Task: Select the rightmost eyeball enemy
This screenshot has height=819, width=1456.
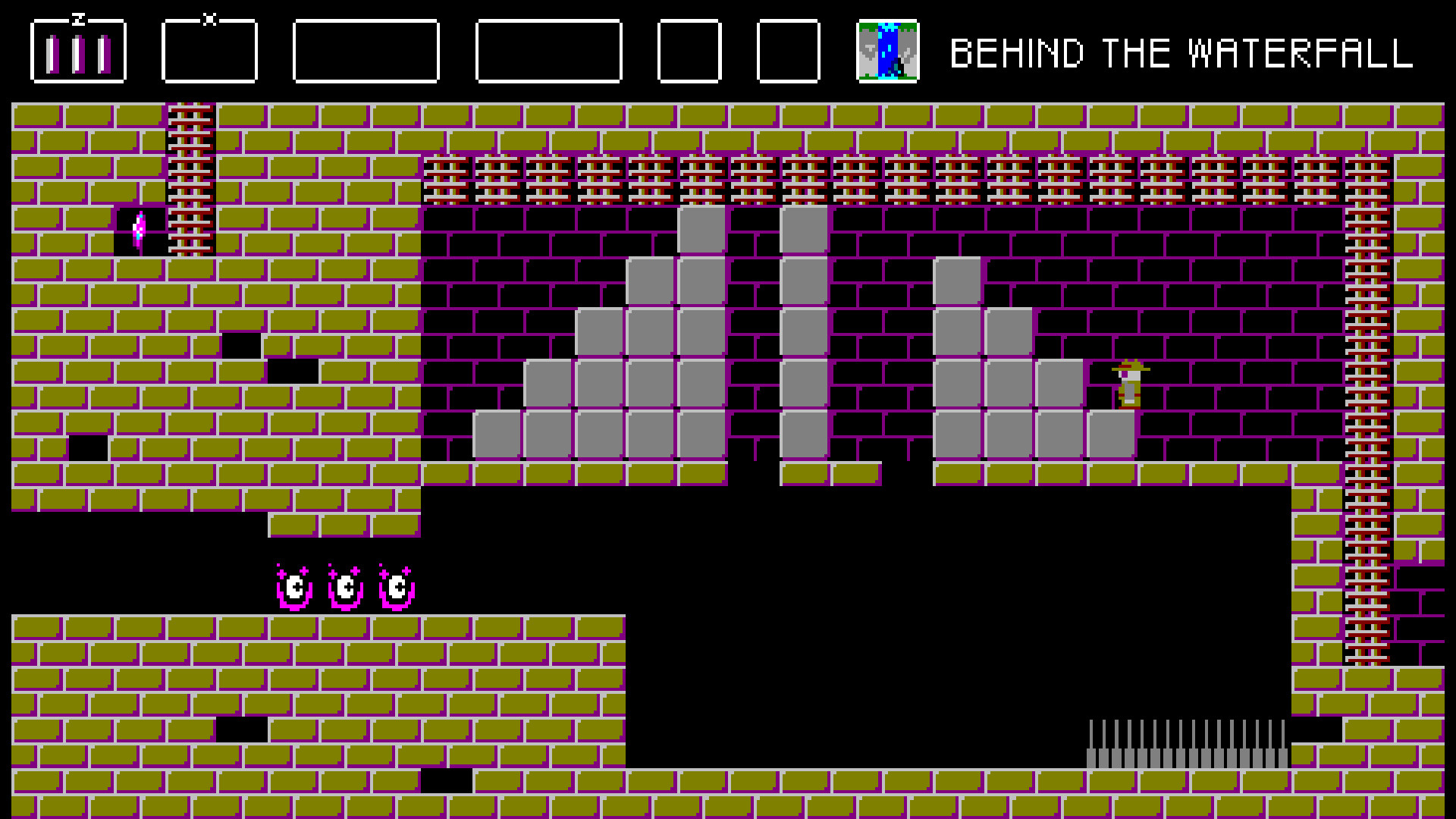Action: click(x=397, y=585)
